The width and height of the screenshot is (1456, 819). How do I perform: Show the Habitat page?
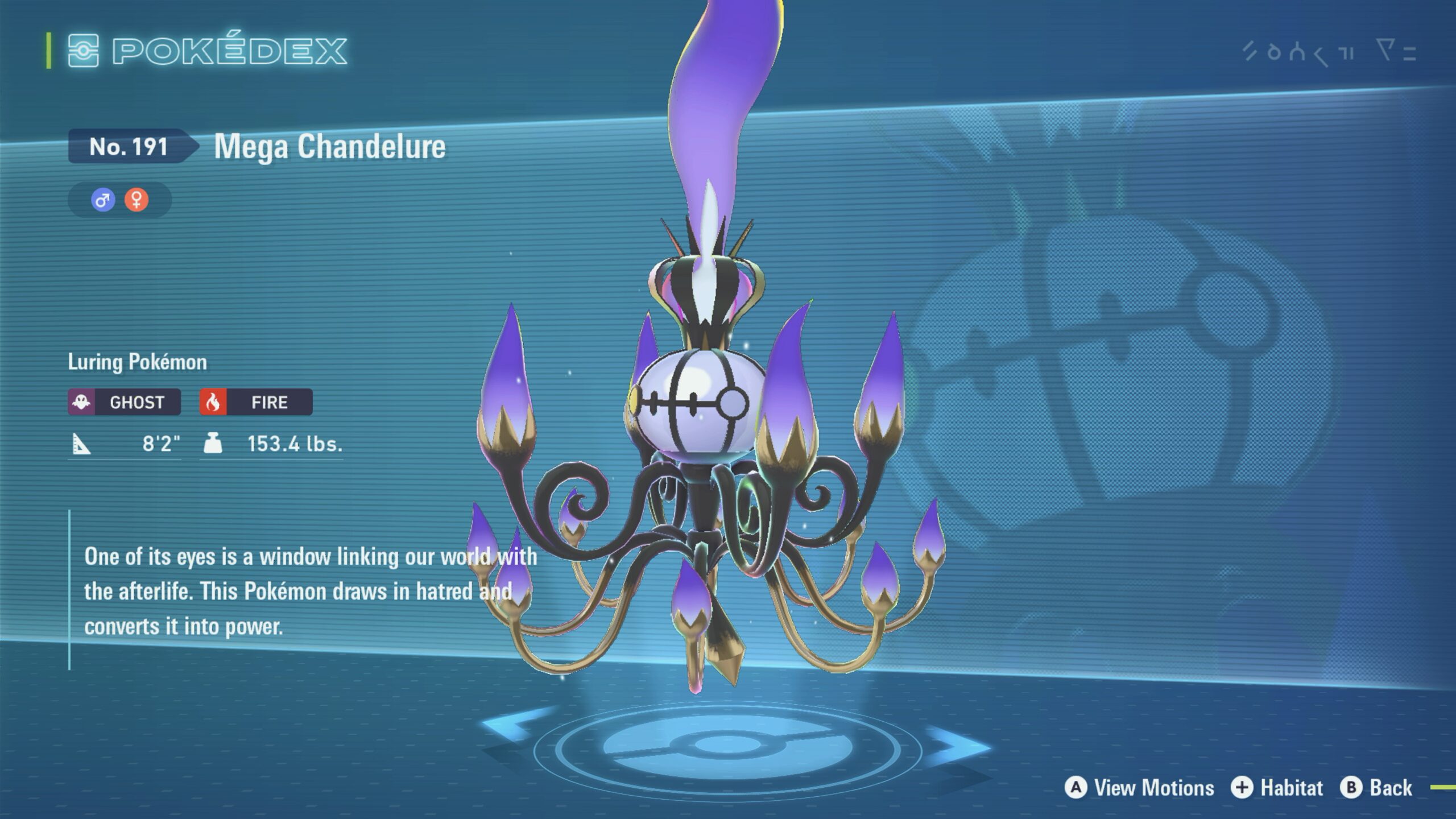pos(1277,788)
